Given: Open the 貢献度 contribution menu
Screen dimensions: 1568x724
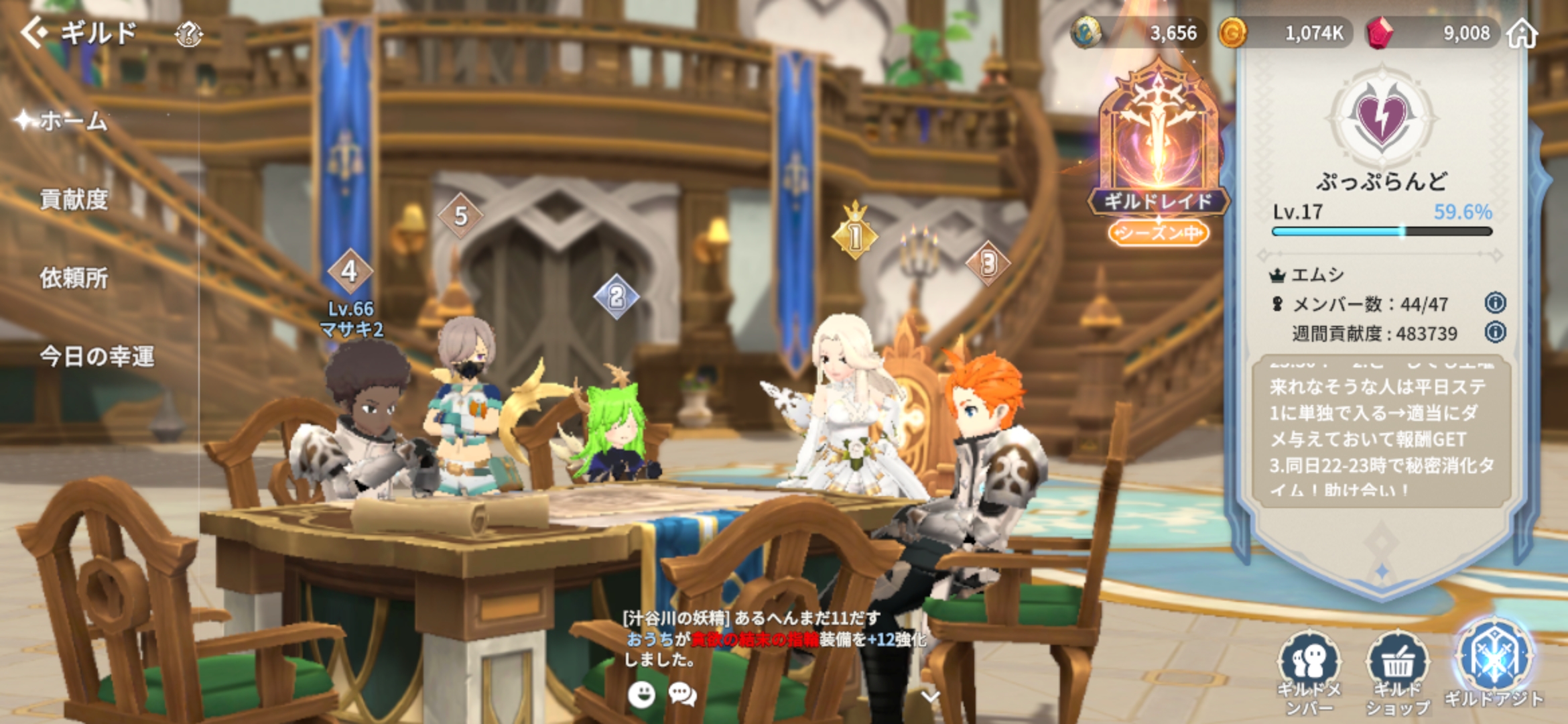Looking at the screenshot, I should point(74,199).
